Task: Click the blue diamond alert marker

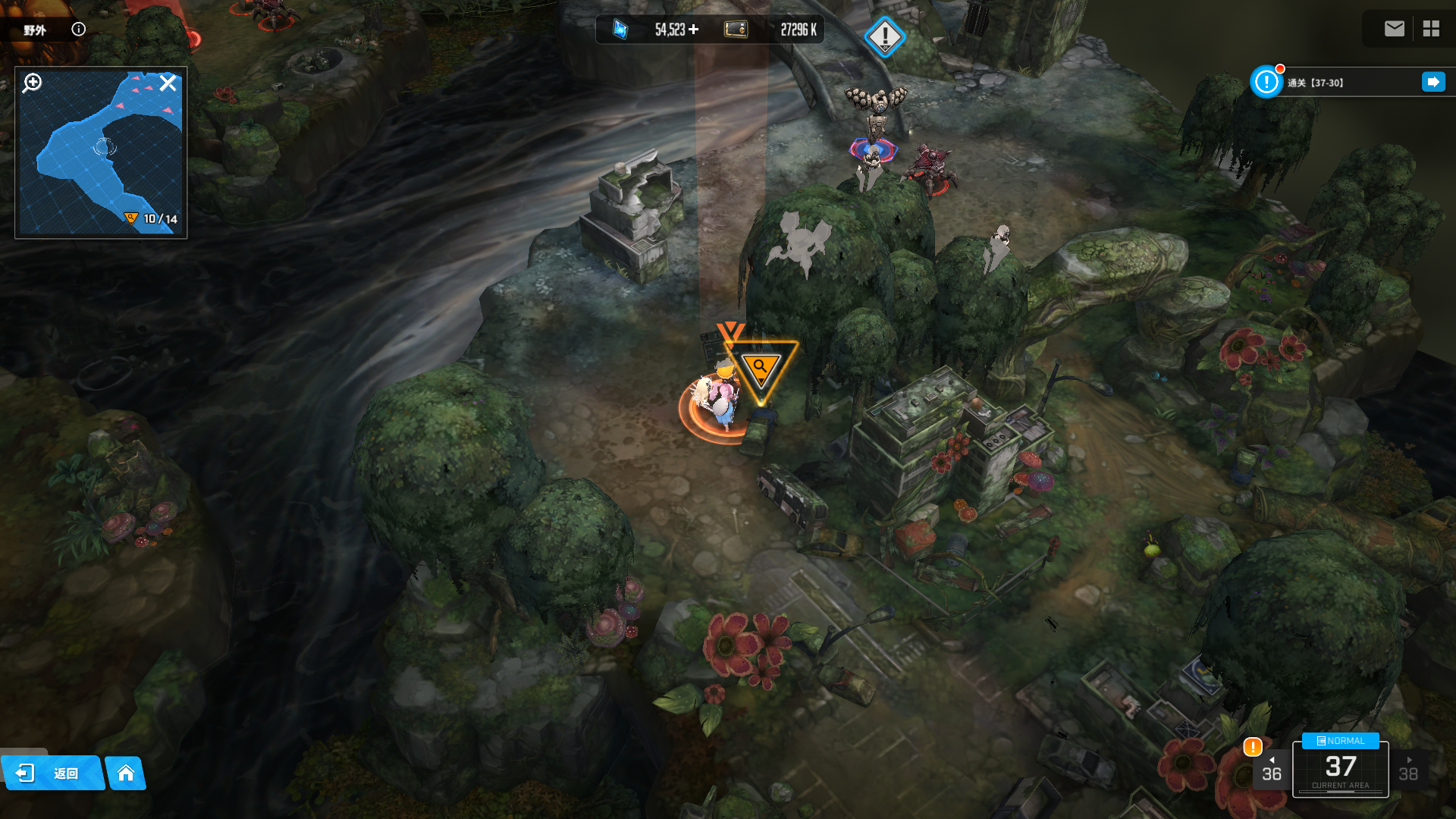Action: 884,36
